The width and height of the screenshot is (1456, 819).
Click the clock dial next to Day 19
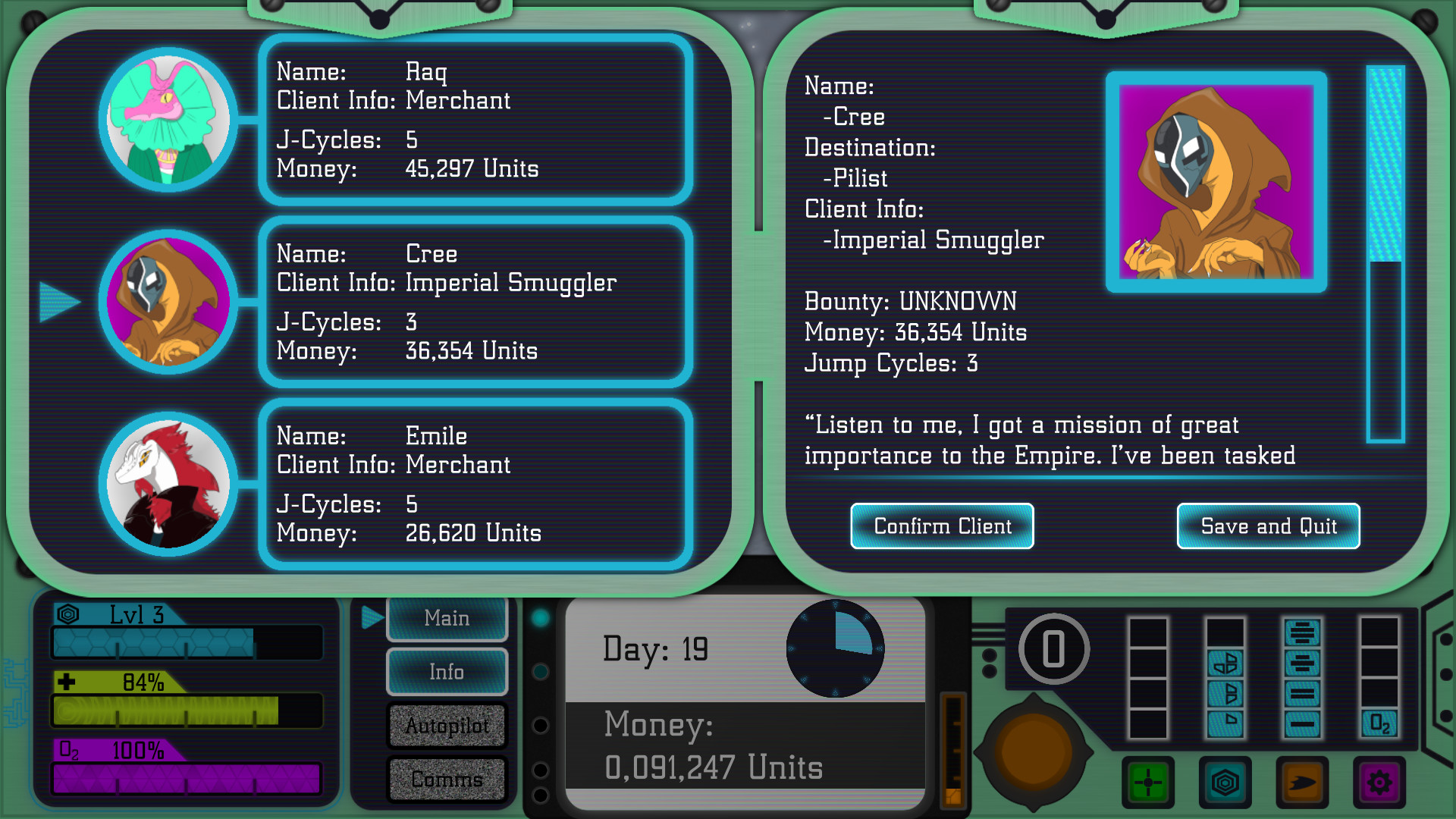tap(836, 648)
